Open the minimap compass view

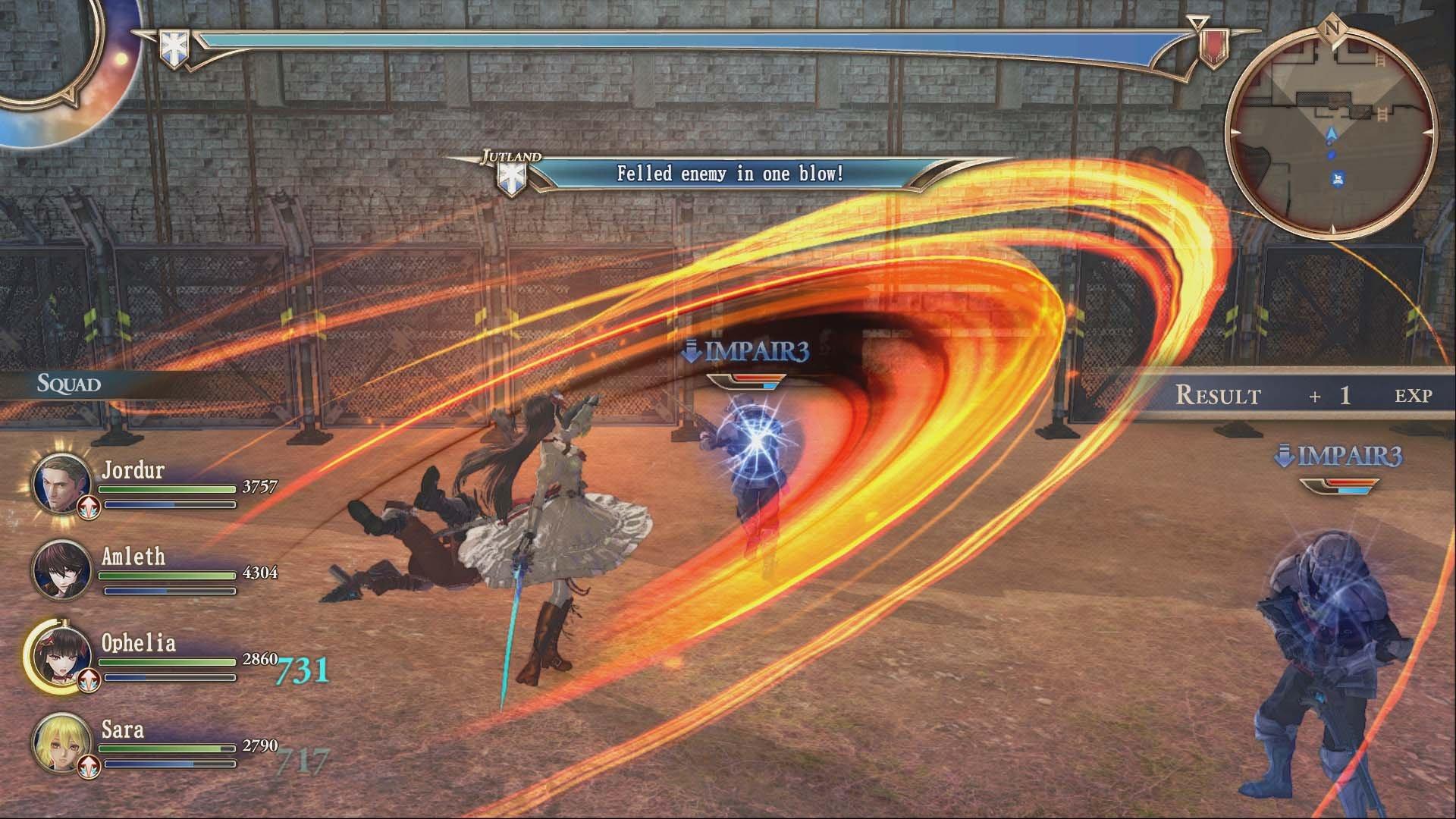[x=1332, y=125]
